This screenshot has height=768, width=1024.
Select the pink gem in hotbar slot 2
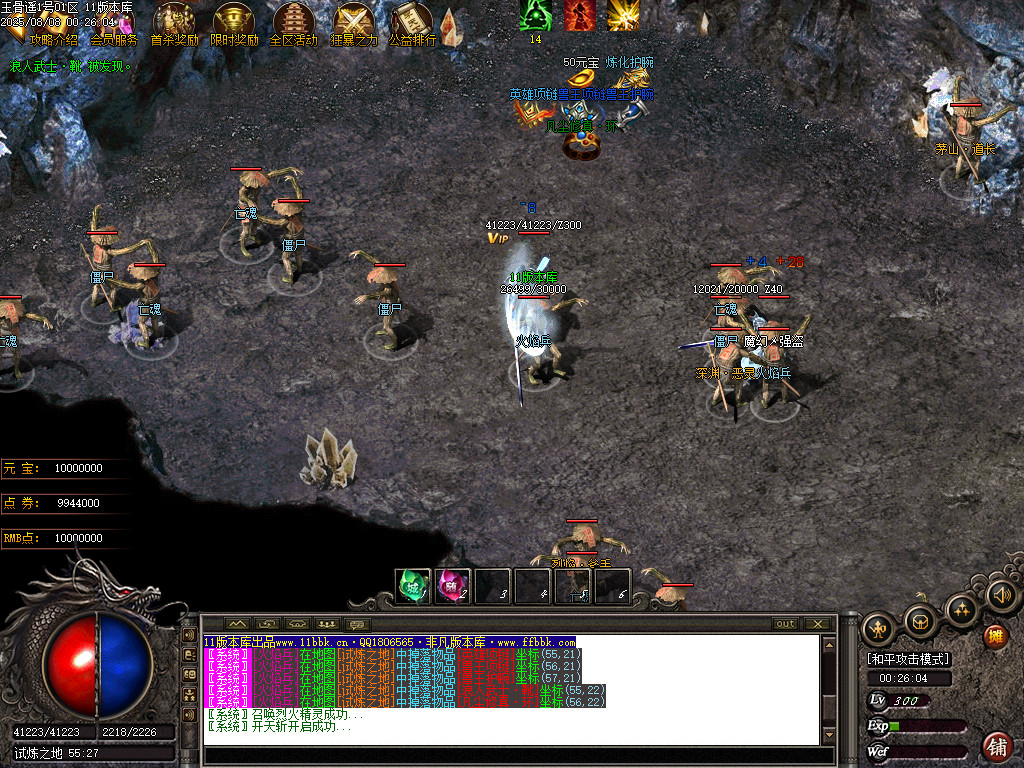(x=452, y=586)
